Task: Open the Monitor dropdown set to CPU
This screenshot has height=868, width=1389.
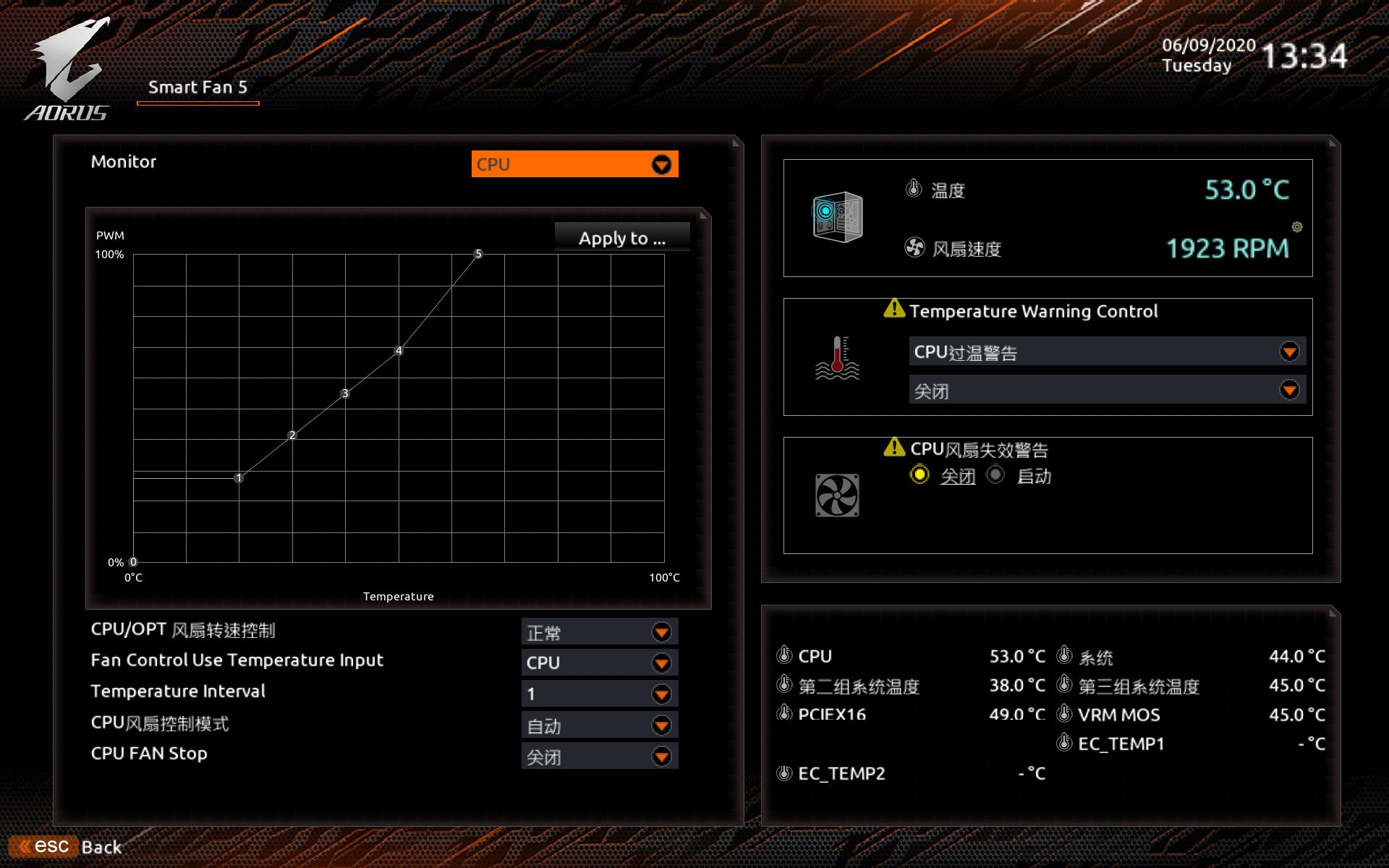Action: pyautogui.click(x=574, y=164)
